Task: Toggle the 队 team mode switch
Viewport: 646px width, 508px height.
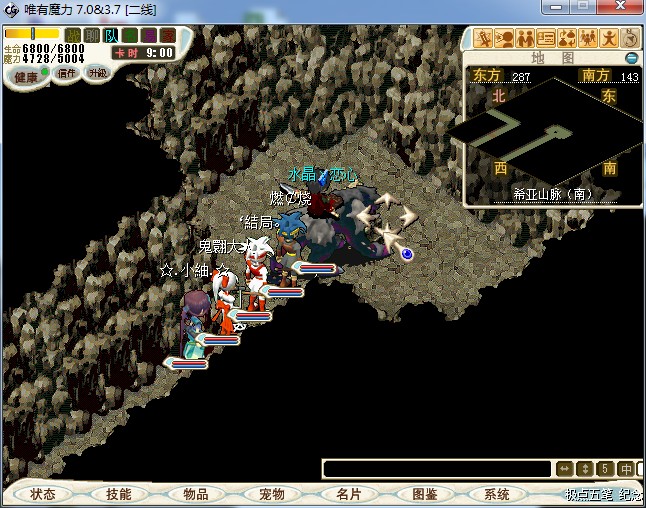Action: click(111, 35)
